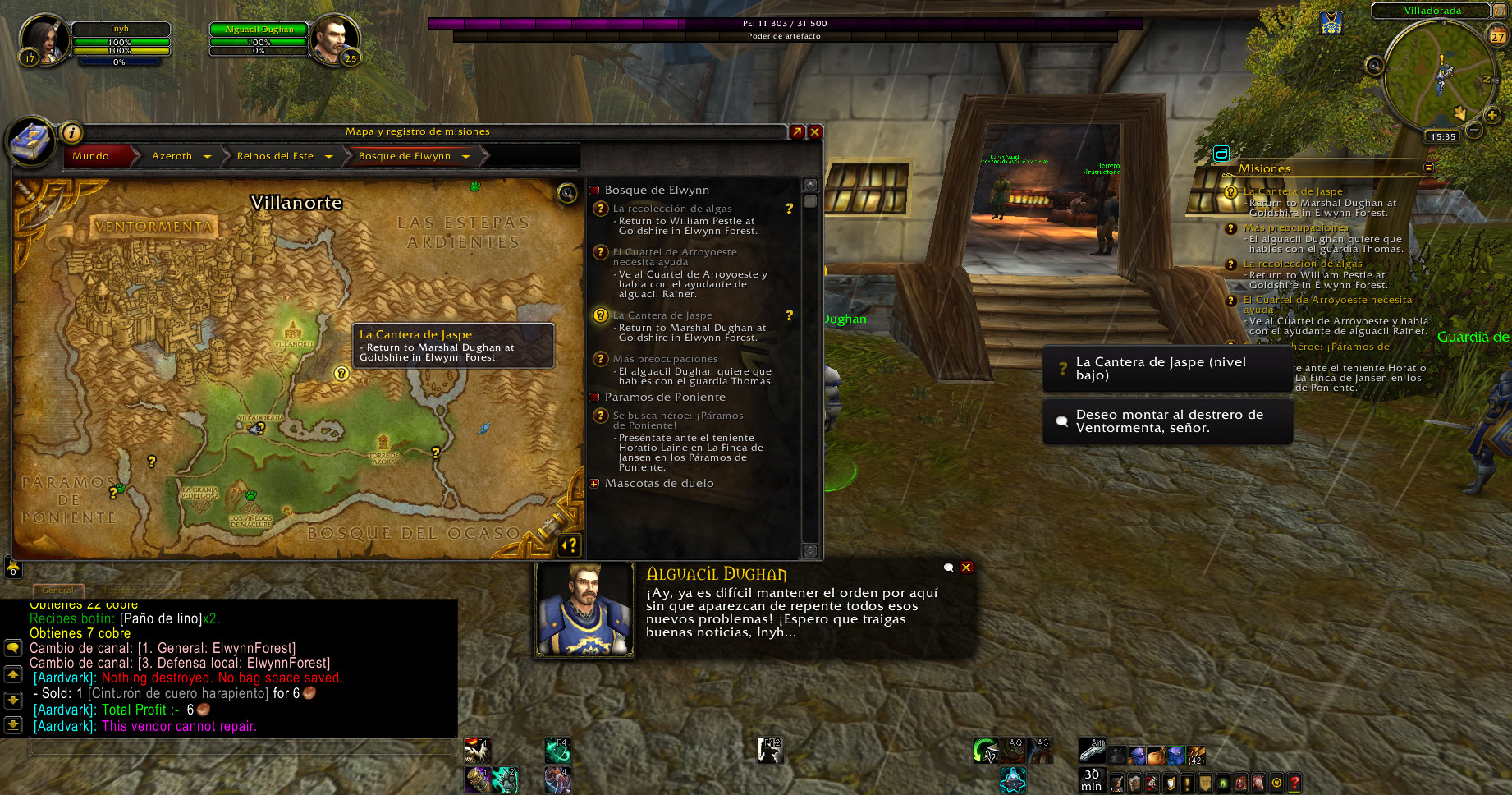The height and width of the screenshot is (795, 1512).
Task: Expand the Mascotas de duelo section
Action: (594, 484)
